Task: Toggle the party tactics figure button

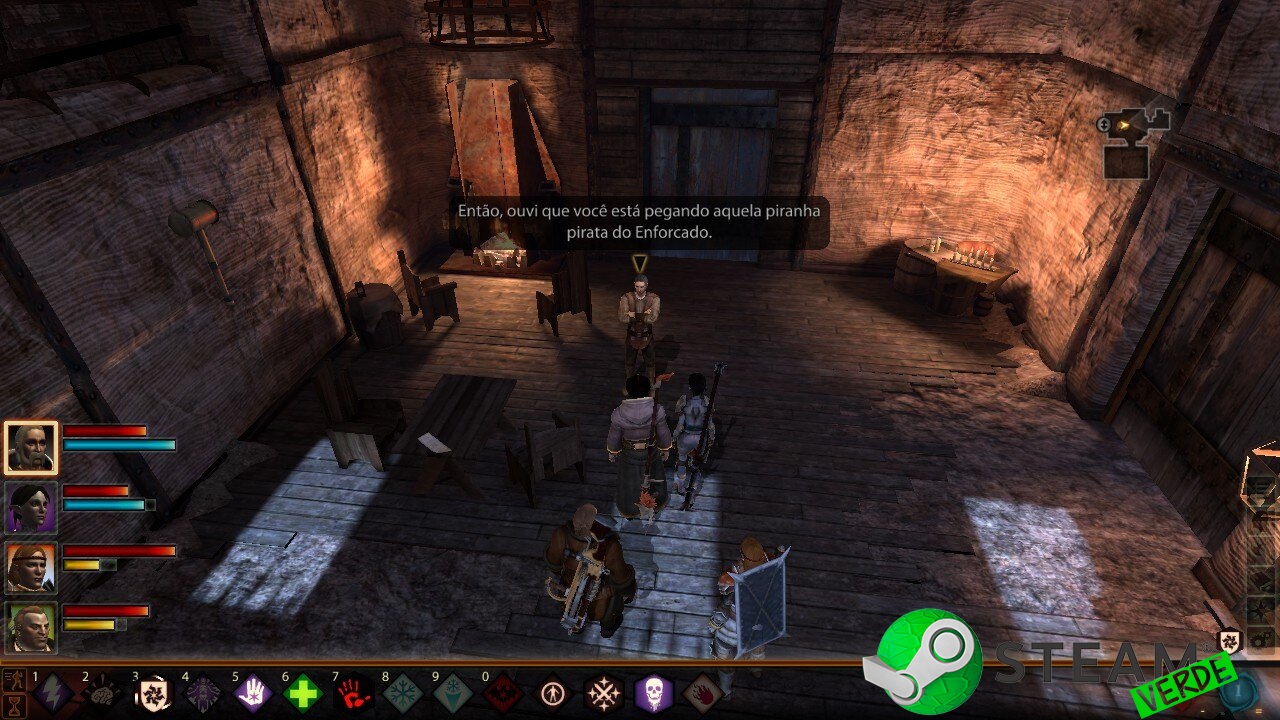Action: coord(15,681)
